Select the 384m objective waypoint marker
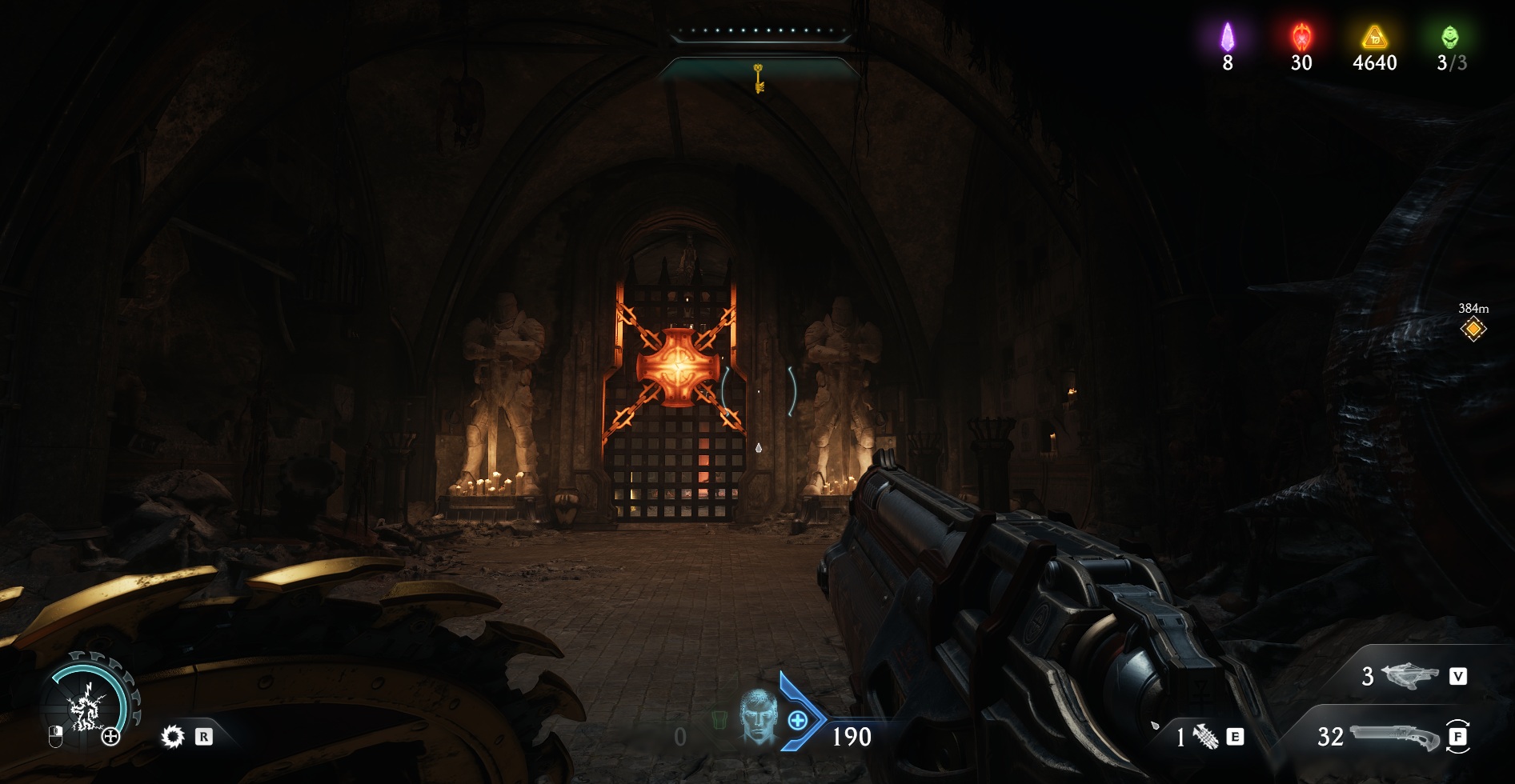Viewport: 1515px width, 784px height. [x=1473, y=329]
